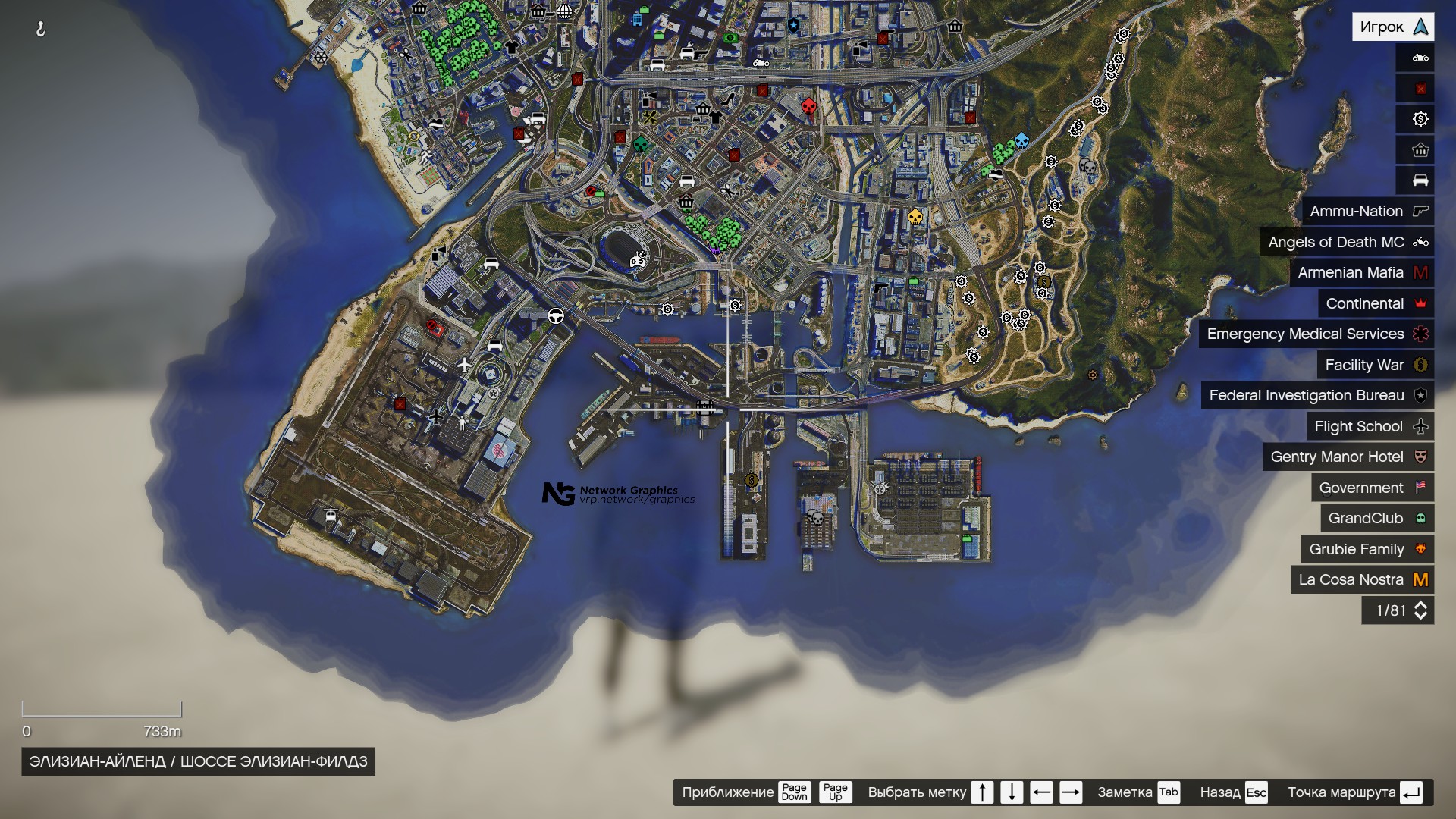The width and height of the screenshot is (1456, 819).
Task: Select the La Cosa Nostra legend entry
Action: pos(1351,579)
